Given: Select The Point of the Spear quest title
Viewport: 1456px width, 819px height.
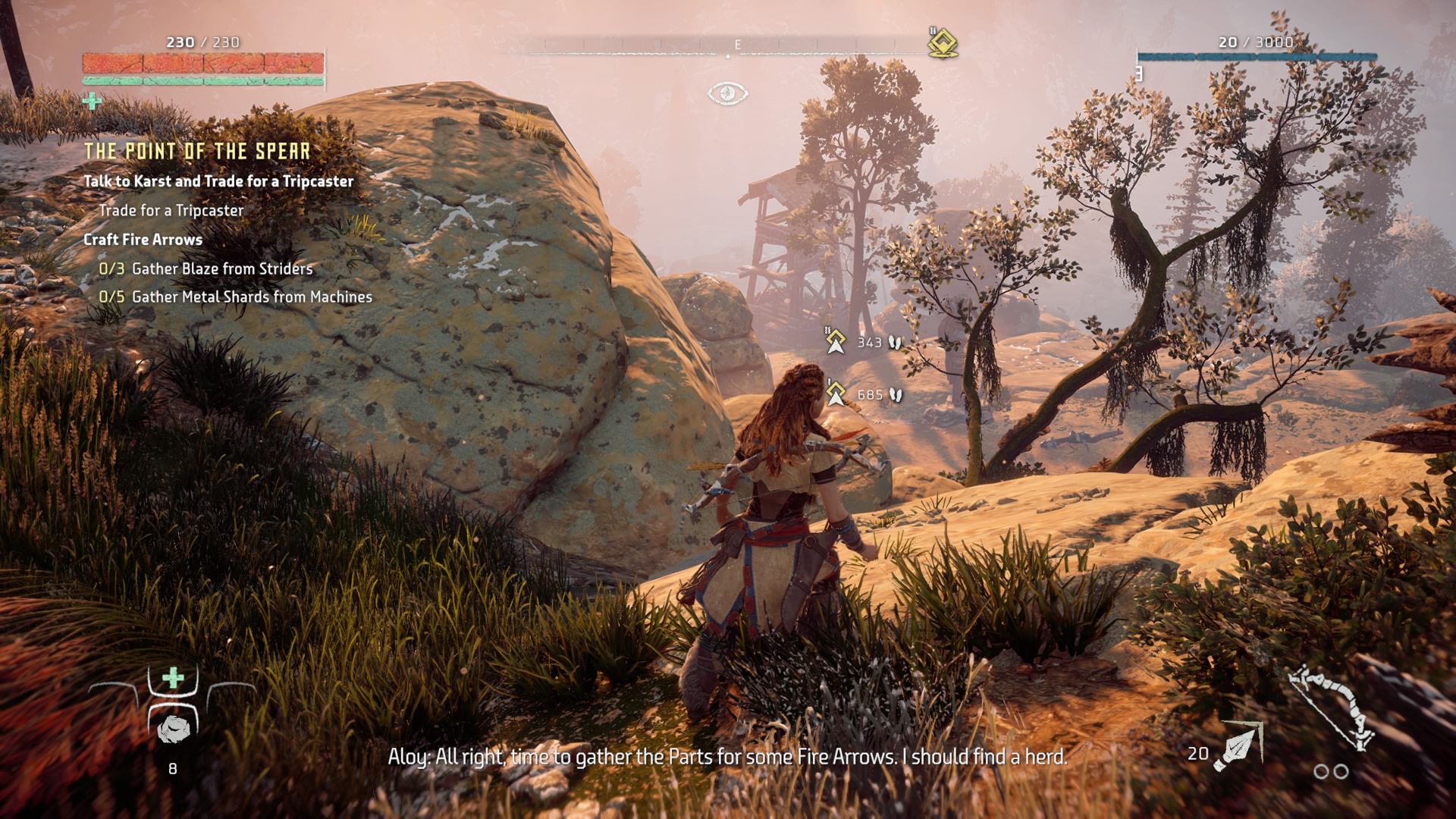Looking at the screenshot, I should pyautogui.click(x=197, y=152).
